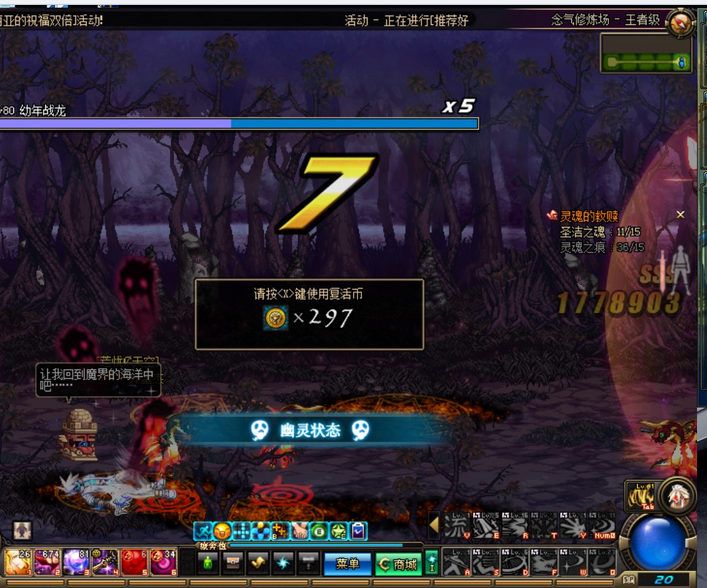Close the 灵魂的救赎 quest tracker
The image size is (707, 588).
pyautogui.click(x=681, y=215)
